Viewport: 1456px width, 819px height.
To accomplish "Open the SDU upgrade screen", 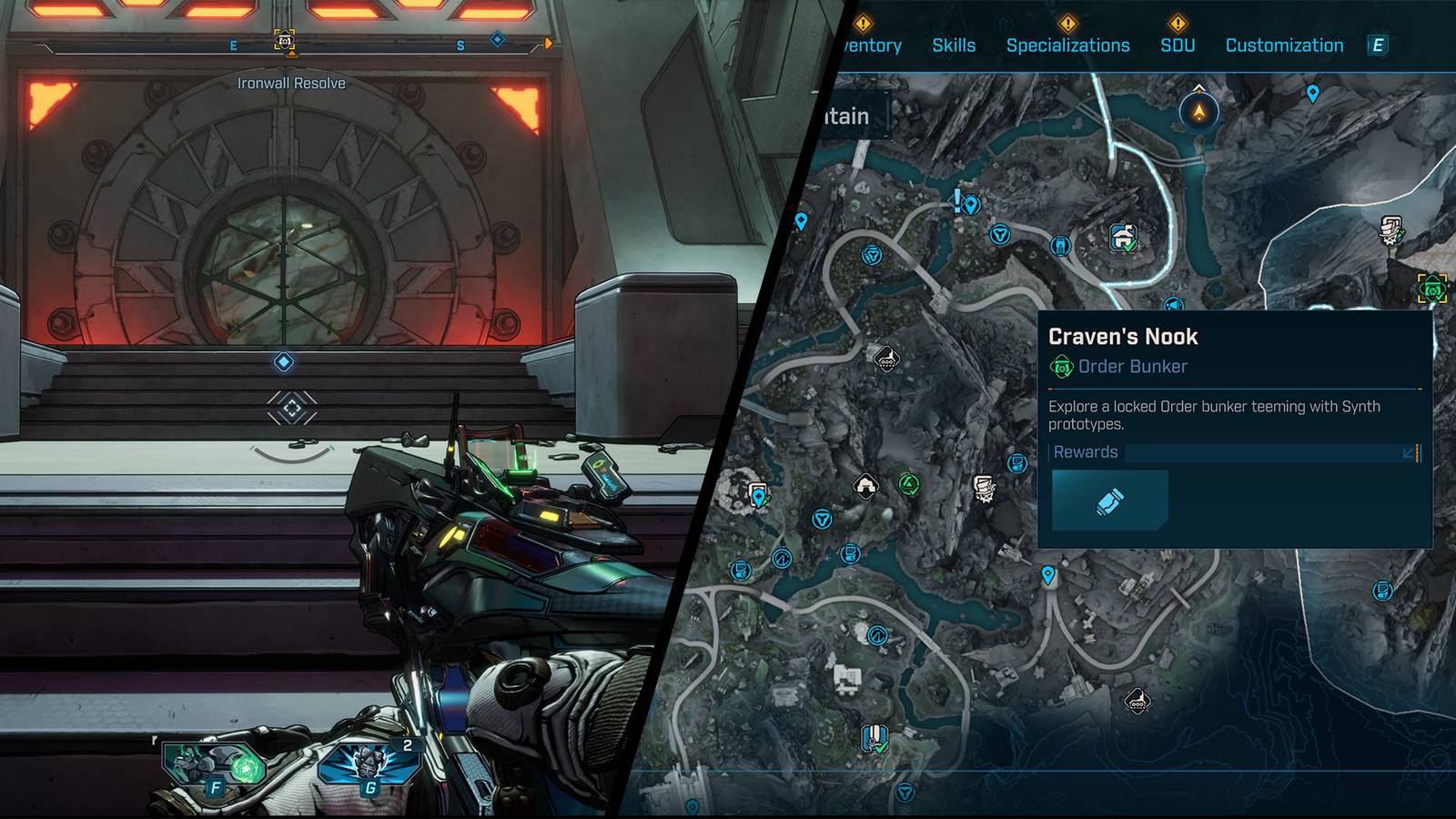I will click(x=1178, y=44).
